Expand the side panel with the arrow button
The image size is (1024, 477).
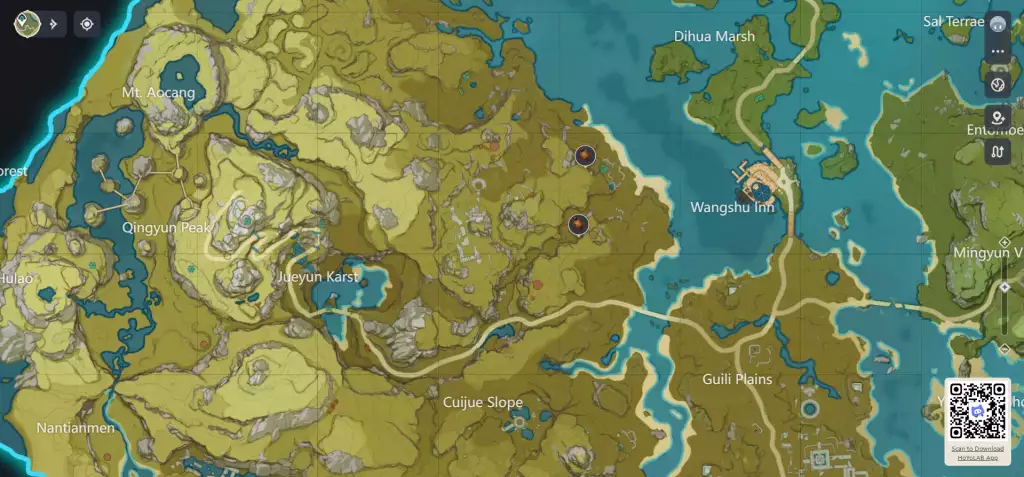coord(53,23)
